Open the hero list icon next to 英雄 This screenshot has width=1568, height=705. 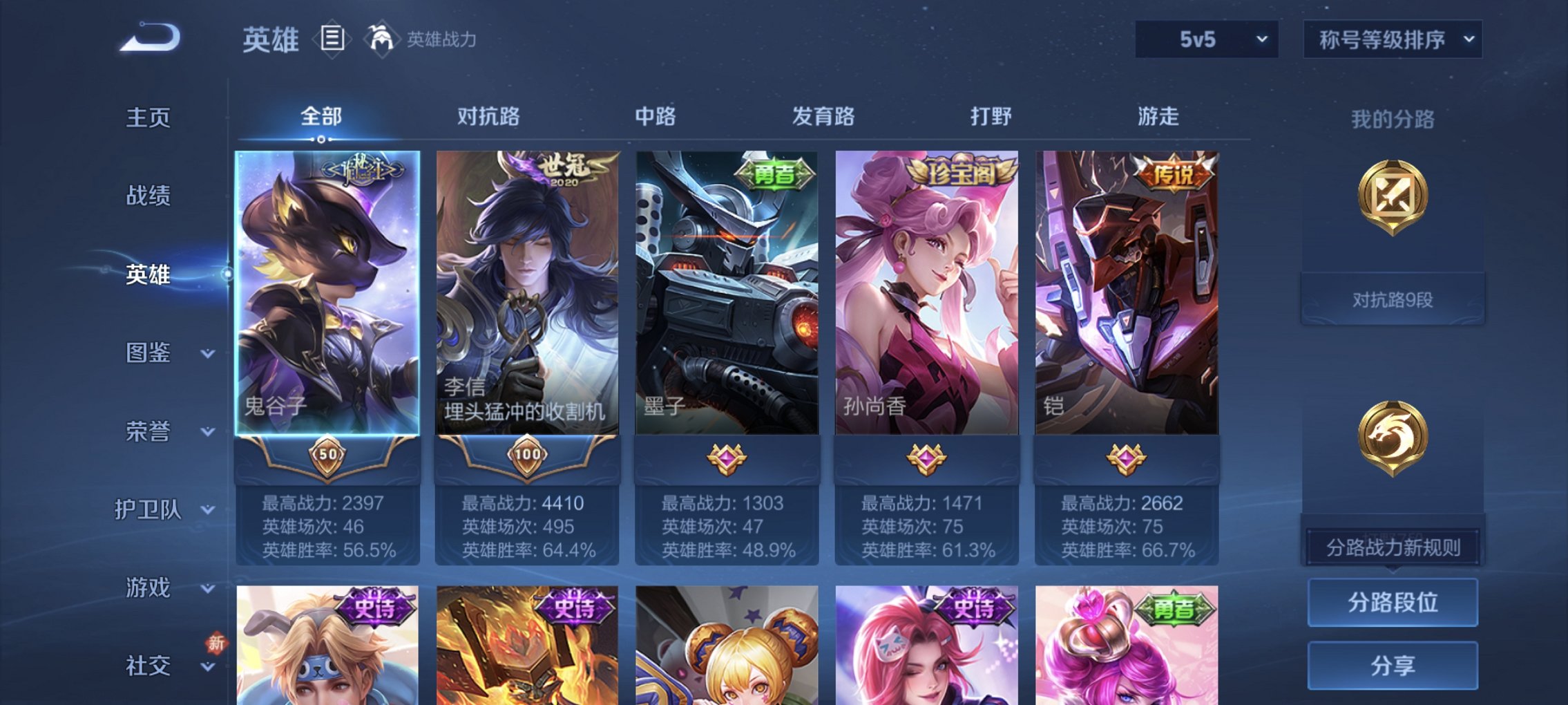[334, 39]
